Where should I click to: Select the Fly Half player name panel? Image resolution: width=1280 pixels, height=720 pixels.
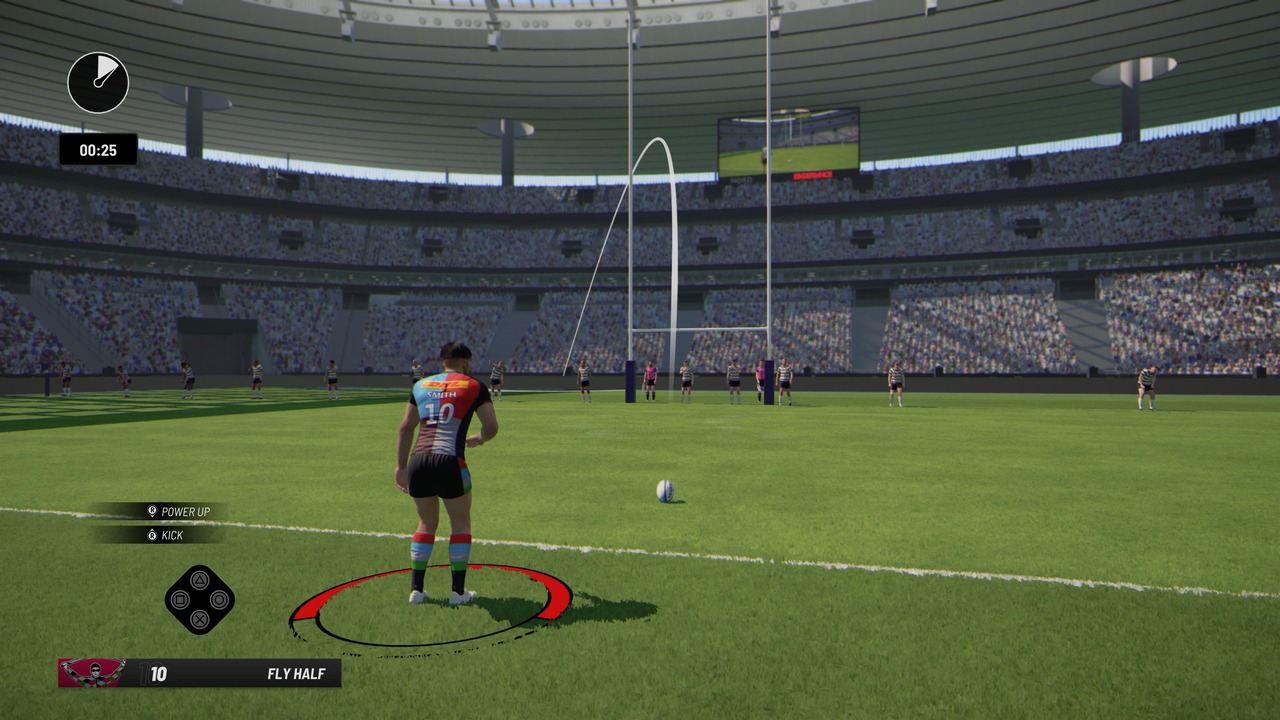tap(241, 673)
